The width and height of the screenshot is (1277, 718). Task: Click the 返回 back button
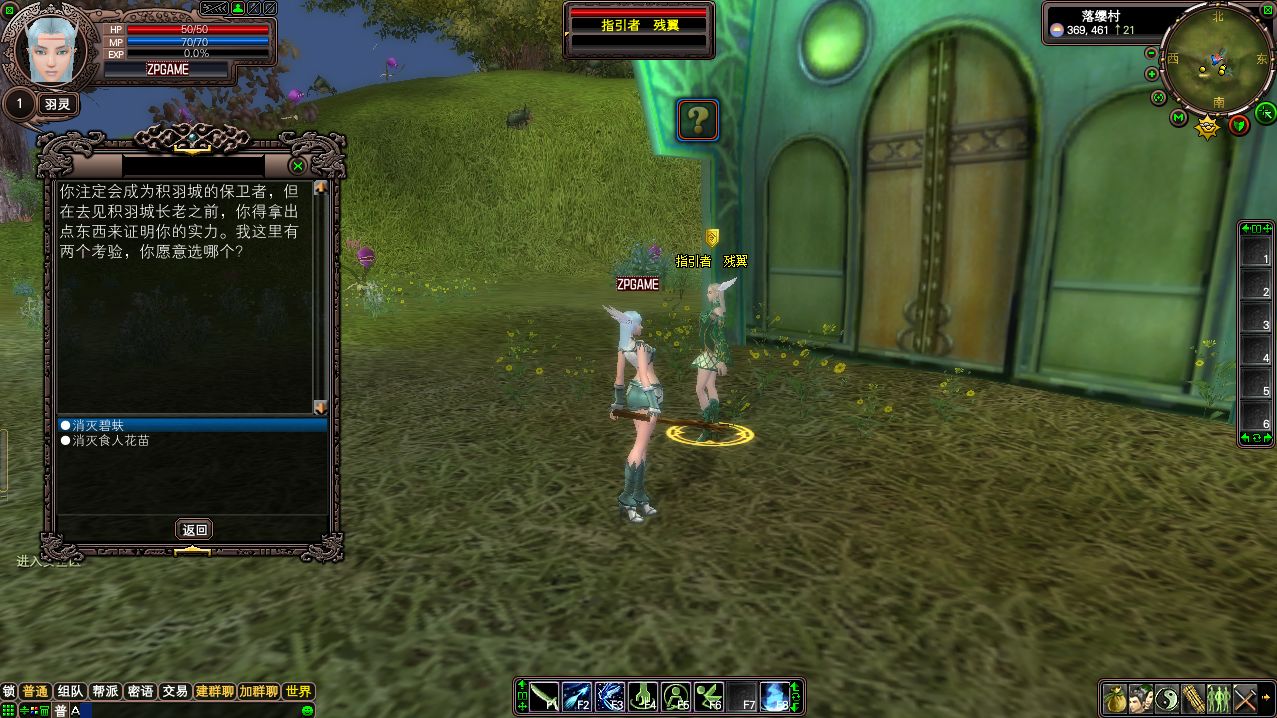194,530
